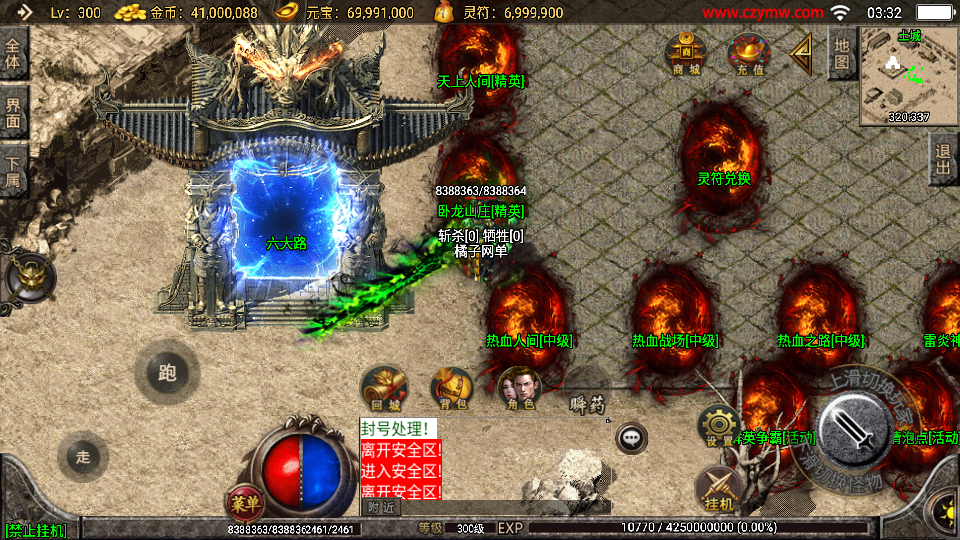
Task: Open the 地图 map button
Action: coord(842,53)
